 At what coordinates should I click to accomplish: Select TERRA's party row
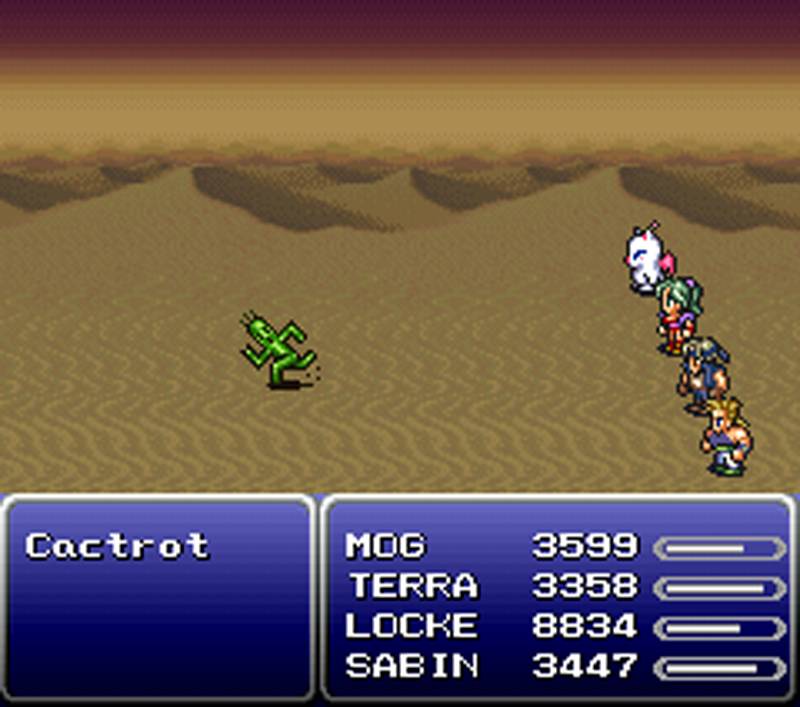click(412, 586)
